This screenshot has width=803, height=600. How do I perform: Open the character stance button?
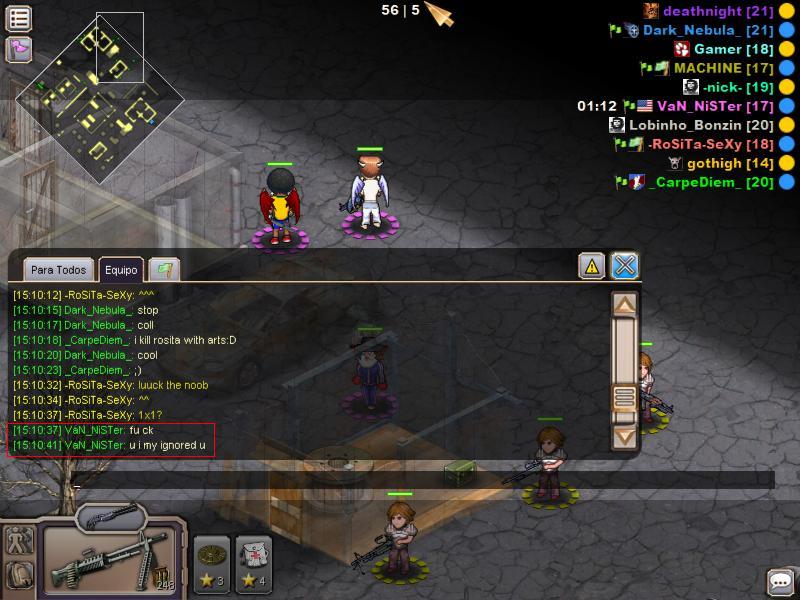click(19, 541)
